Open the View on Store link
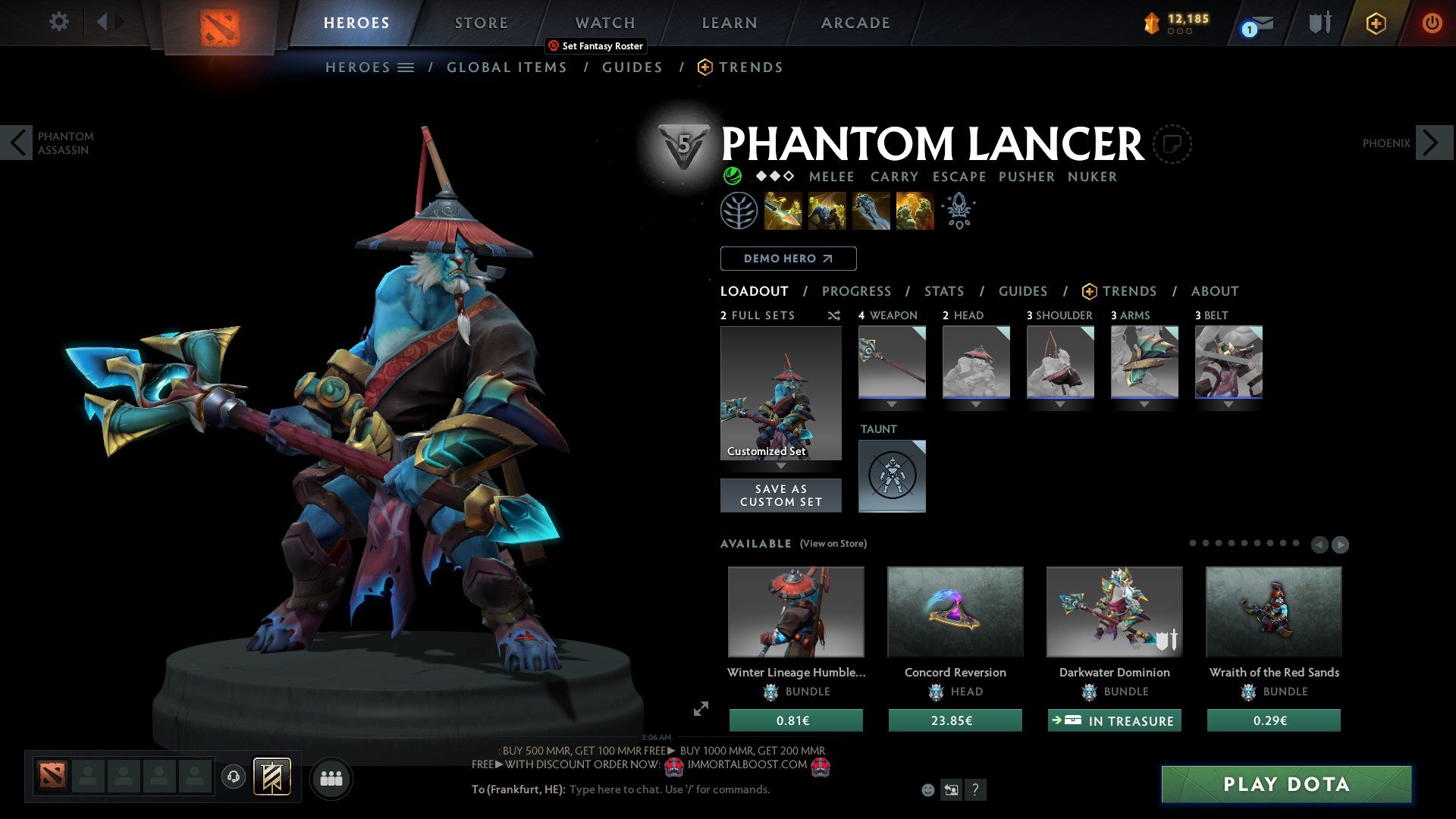1456x819 pixels. (x=833, y=544)
